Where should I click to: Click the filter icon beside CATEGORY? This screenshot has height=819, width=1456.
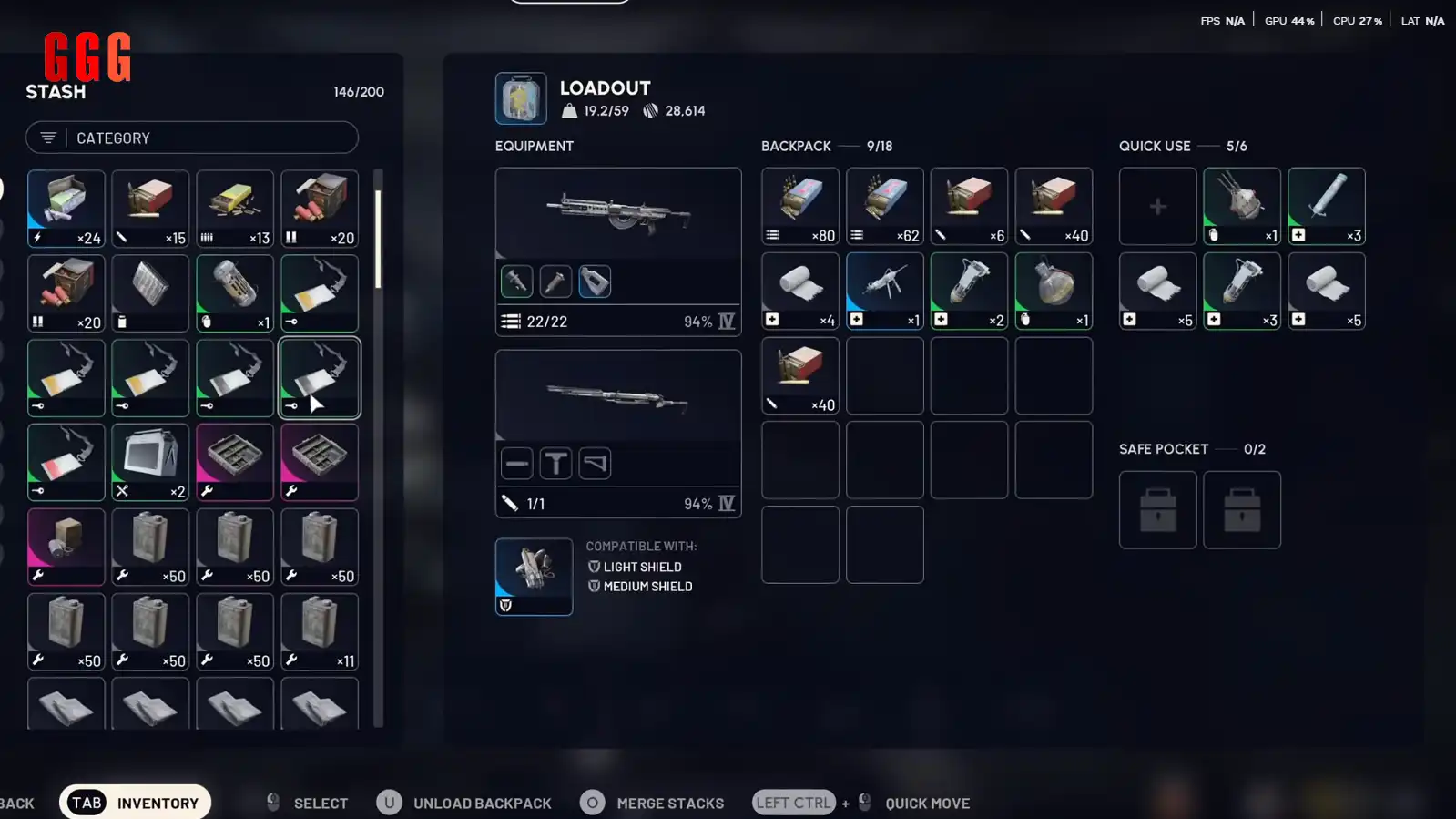47,138
